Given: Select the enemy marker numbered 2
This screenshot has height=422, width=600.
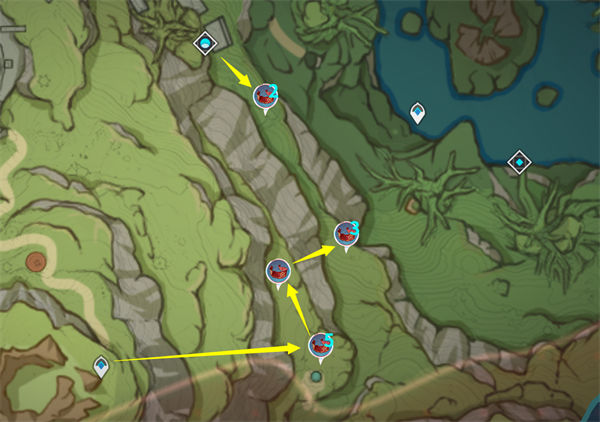Looking at the screenshot, I should (x=265, y=96).
